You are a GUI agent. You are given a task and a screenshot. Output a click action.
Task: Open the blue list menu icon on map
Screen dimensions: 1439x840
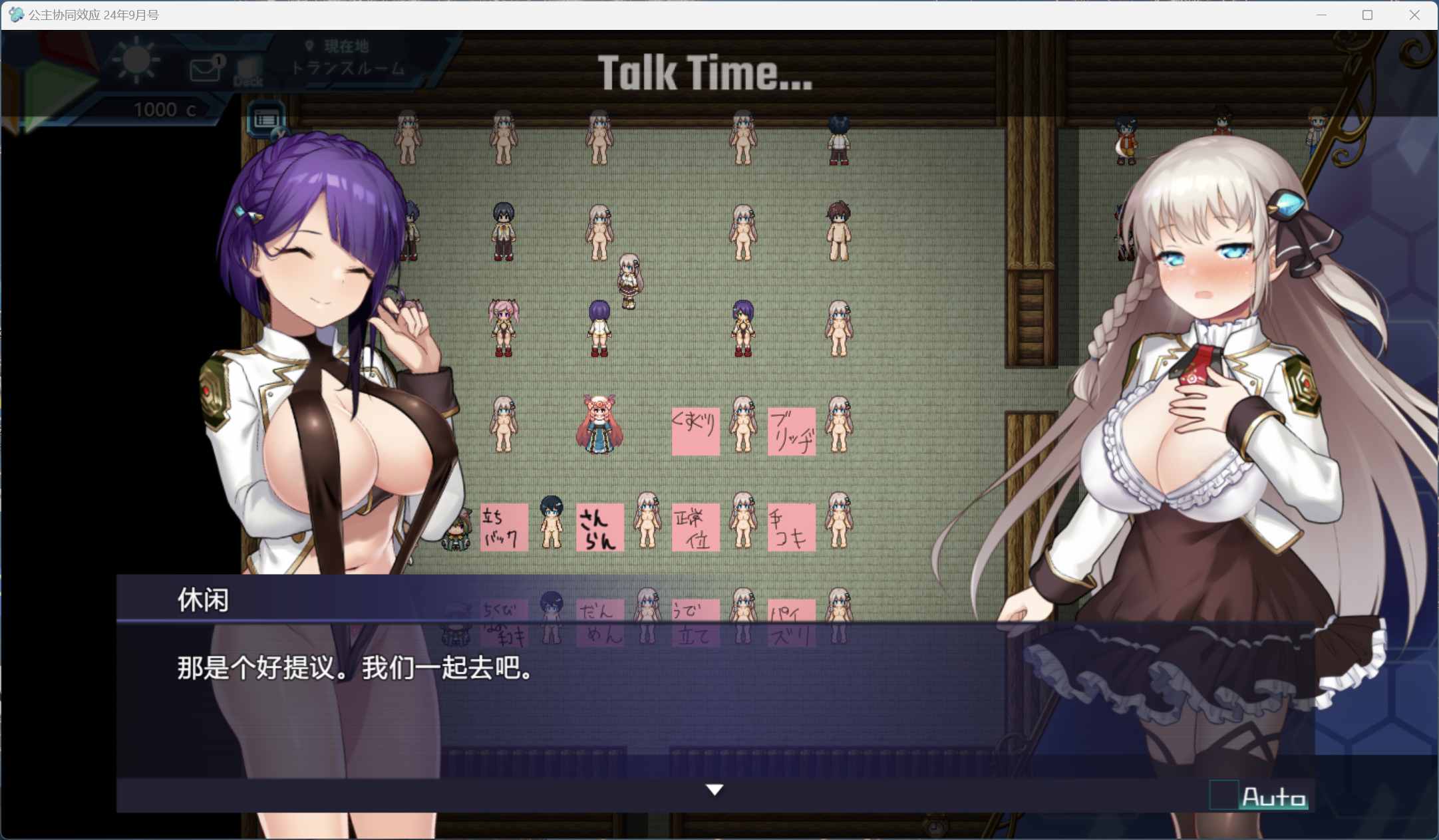pos(265,120)
